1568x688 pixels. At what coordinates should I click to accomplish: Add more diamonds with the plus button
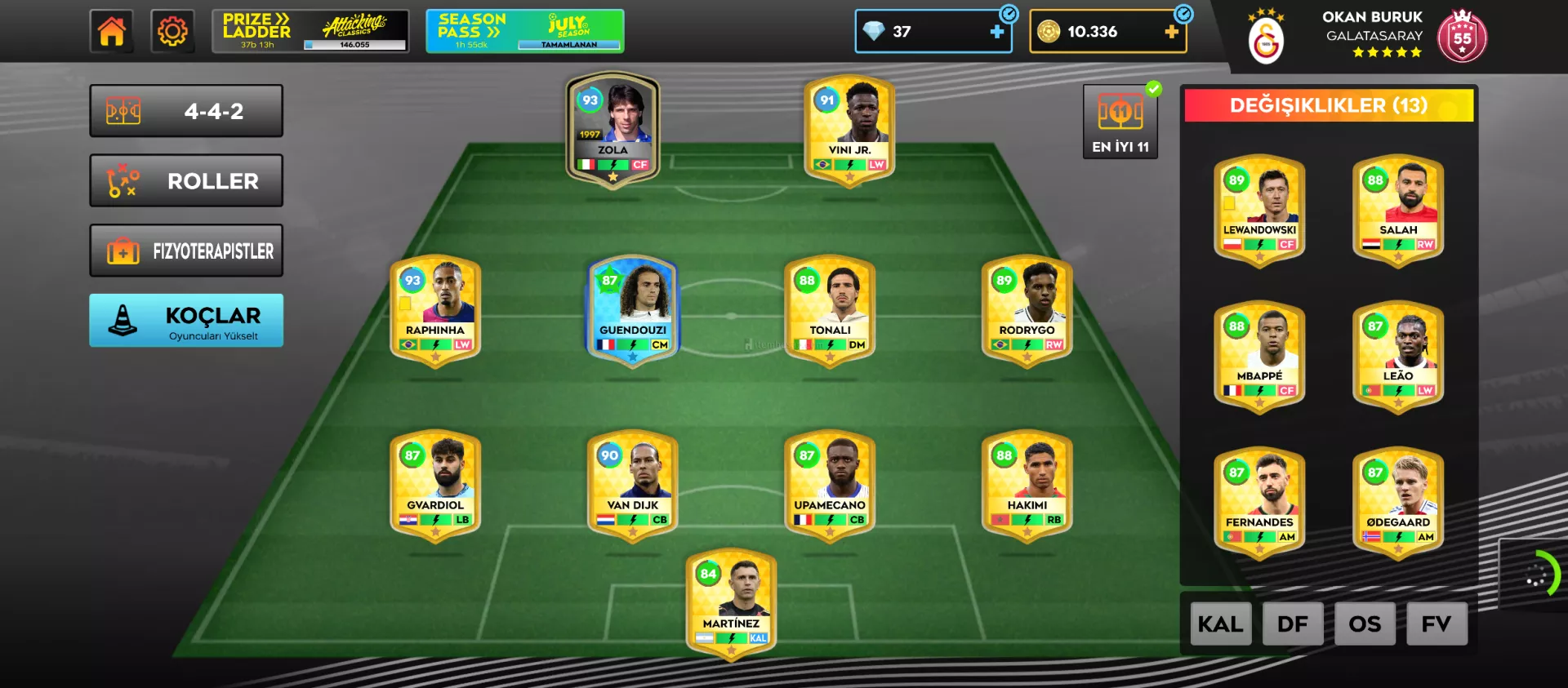pyautogui.click(x=996, y=32)
